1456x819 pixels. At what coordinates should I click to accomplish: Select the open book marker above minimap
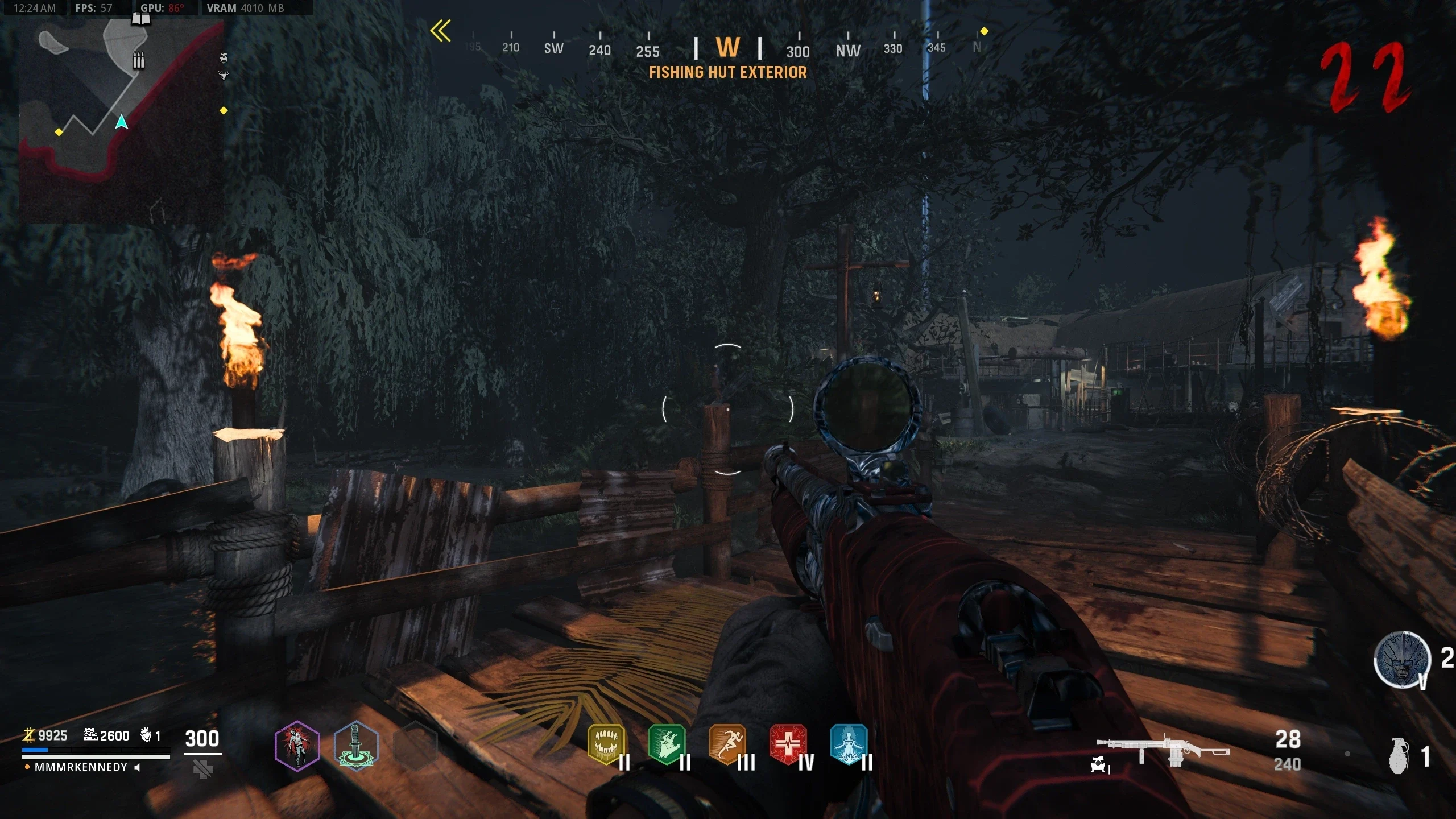tap(141, 20)
